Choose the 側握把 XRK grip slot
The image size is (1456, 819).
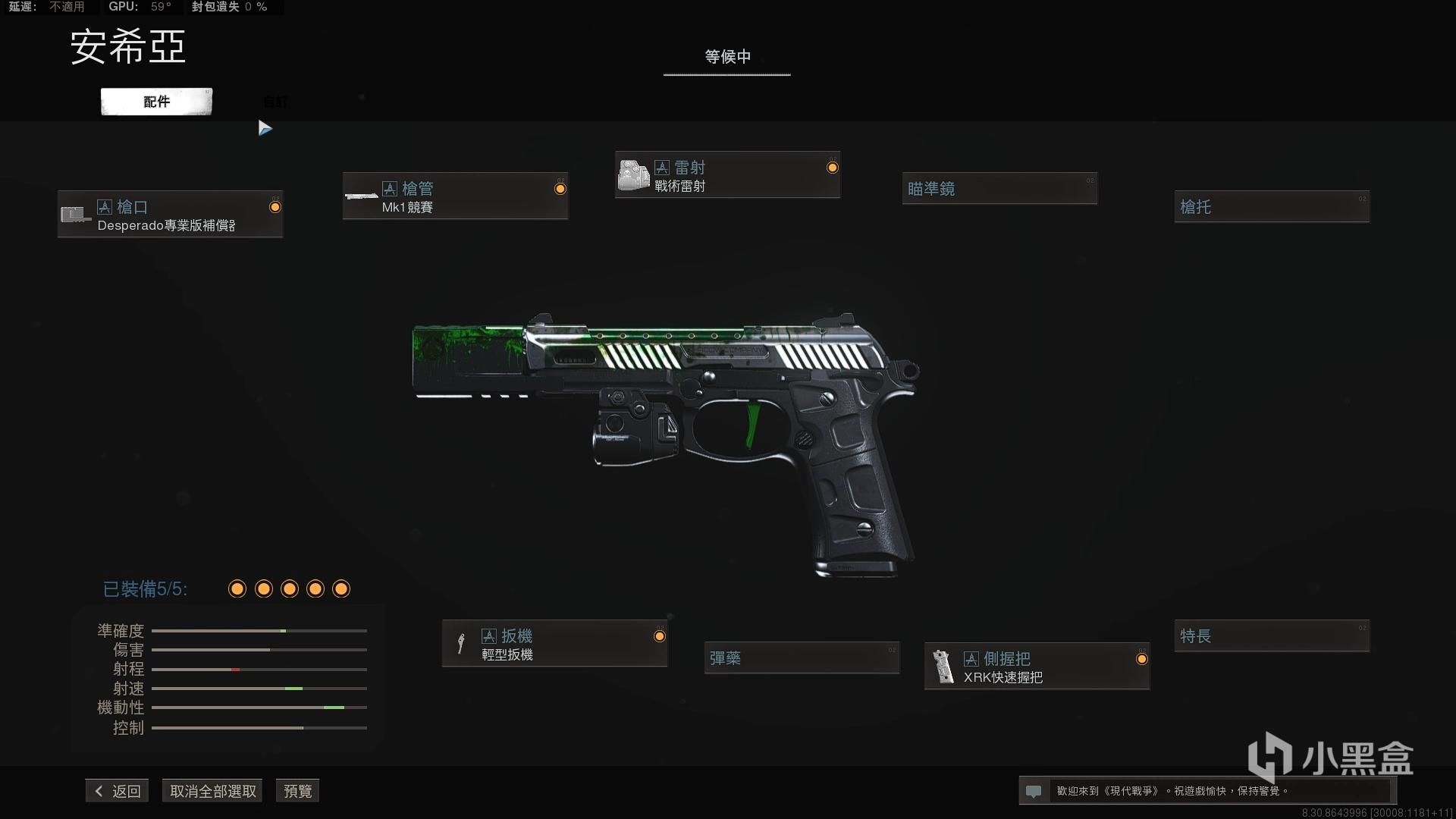(x=1037, y=667)
